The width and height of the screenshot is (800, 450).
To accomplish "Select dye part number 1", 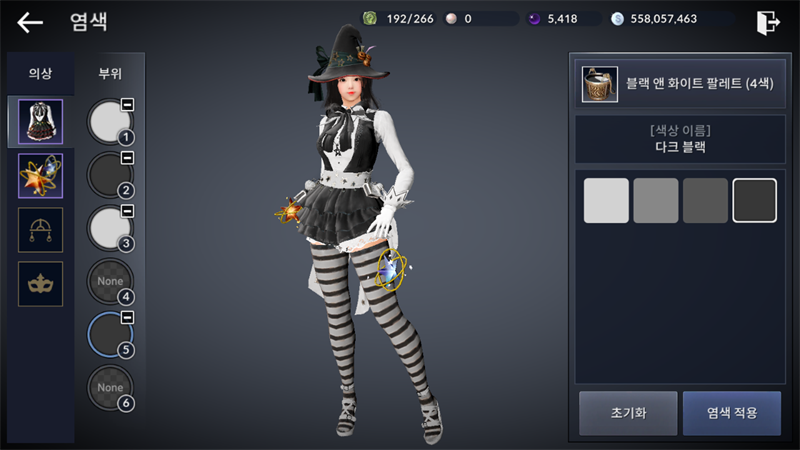I will (110, 122).
